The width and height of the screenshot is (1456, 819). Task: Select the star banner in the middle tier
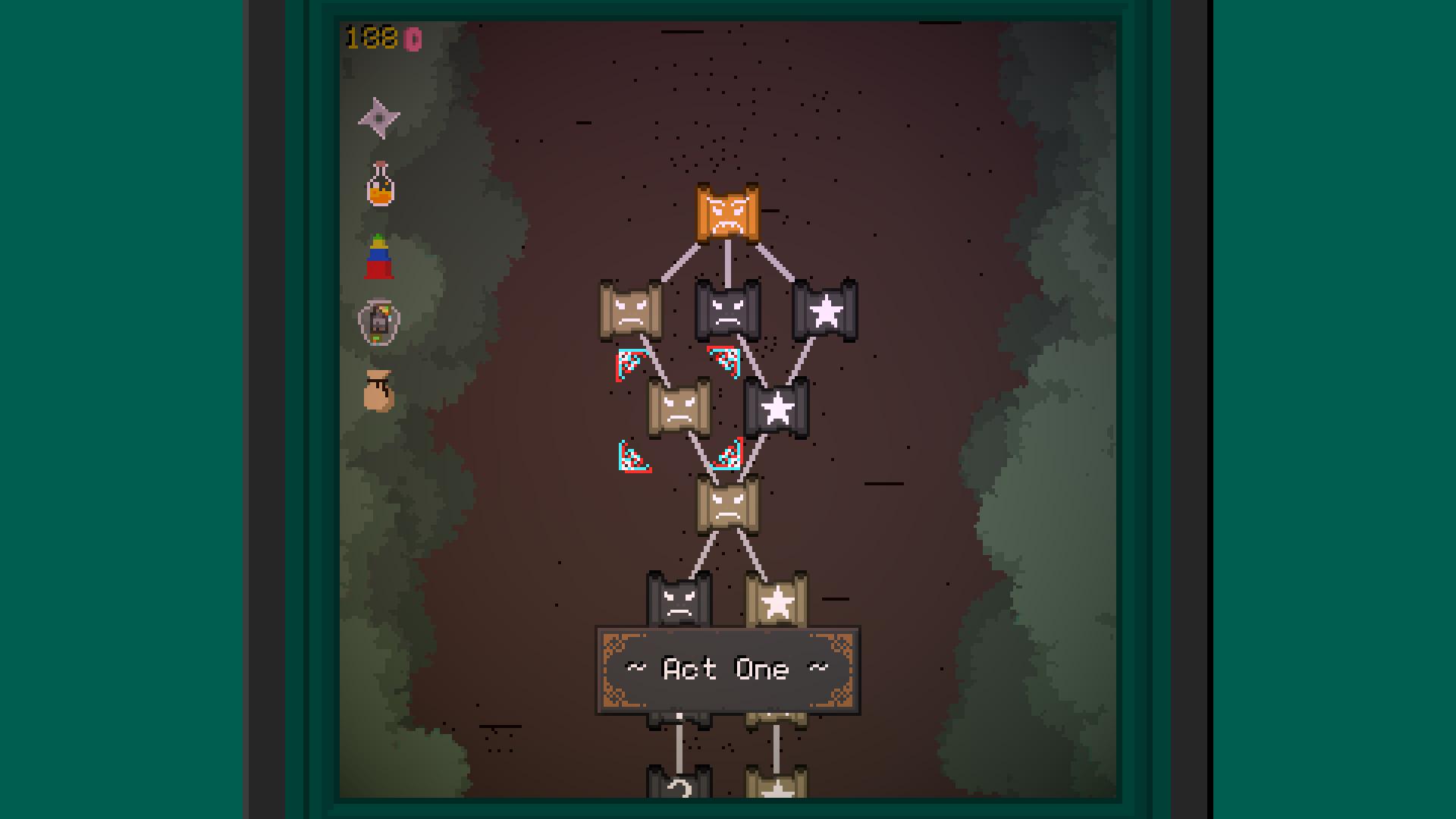click(x=777, y=407)
